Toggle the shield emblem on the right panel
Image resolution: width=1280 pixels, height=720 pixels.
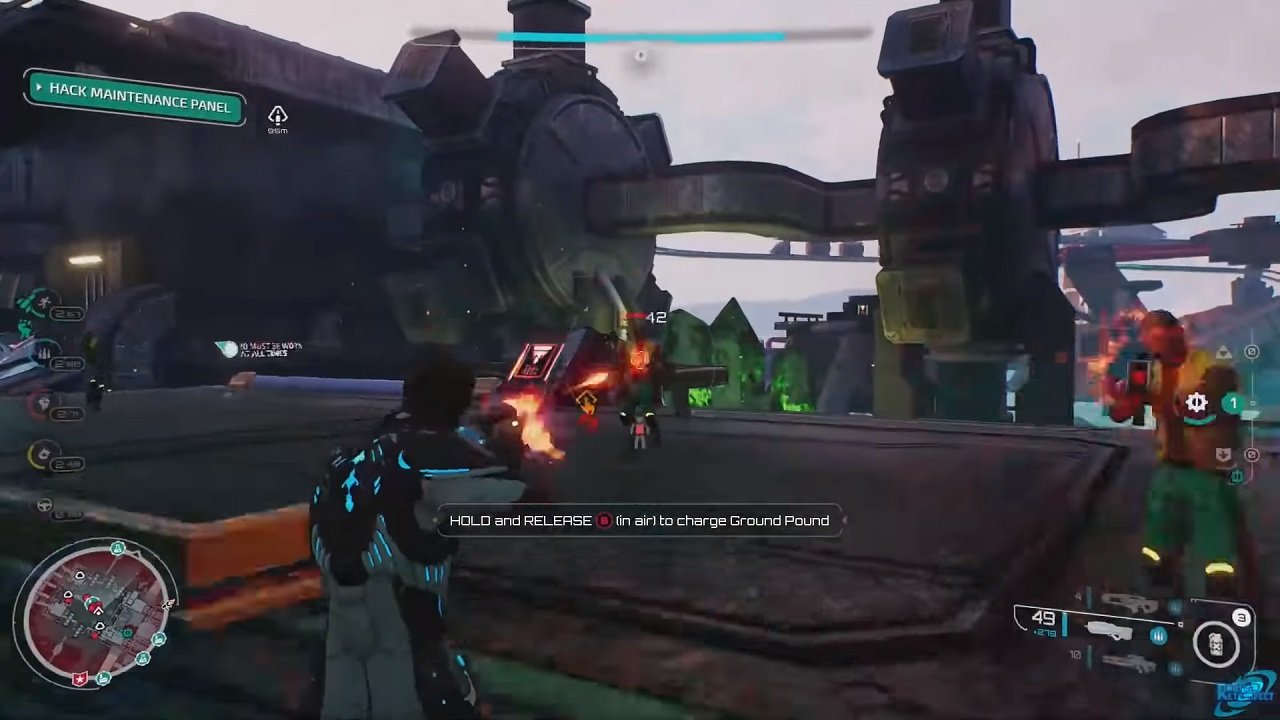click(1223, 455)
